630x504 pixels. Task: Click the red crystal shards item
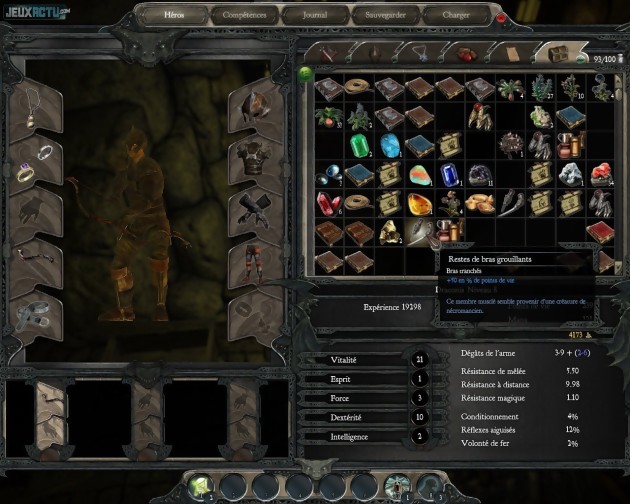tap(331, 204)
